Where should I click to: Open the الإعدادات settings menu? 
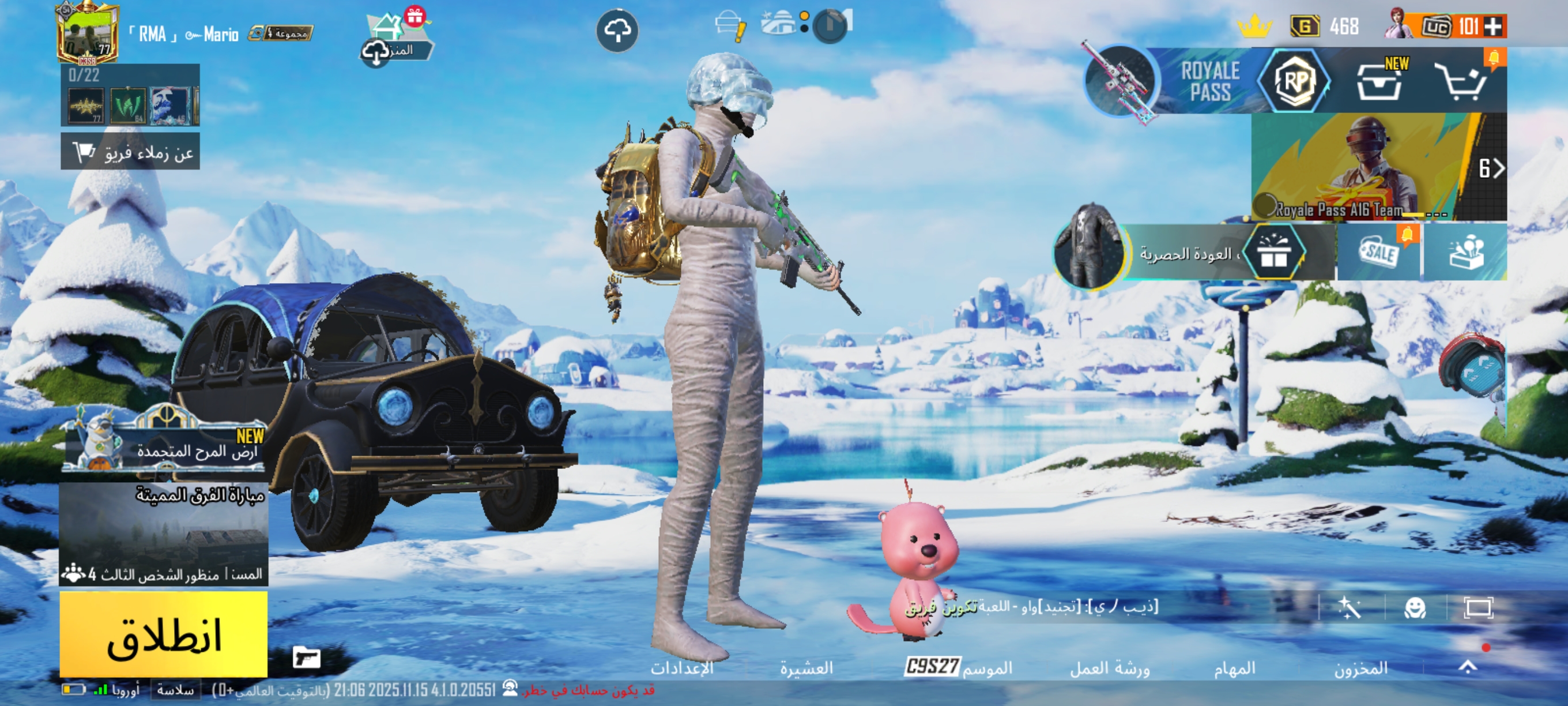[682, 669]
